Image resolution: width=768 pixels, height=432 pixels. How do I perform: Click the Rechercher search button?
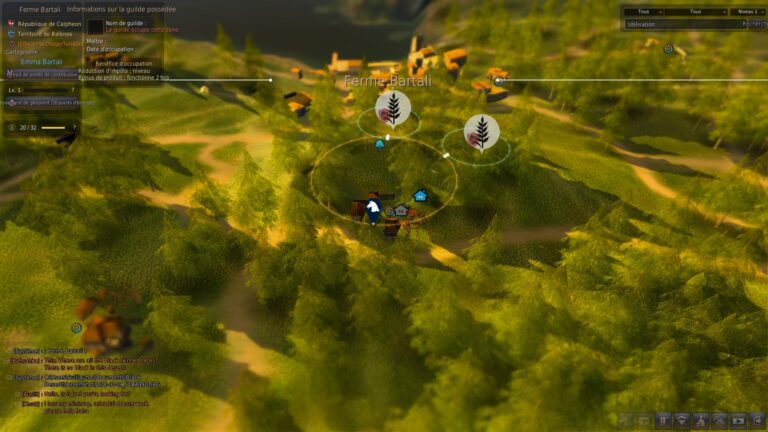(756, 24)
